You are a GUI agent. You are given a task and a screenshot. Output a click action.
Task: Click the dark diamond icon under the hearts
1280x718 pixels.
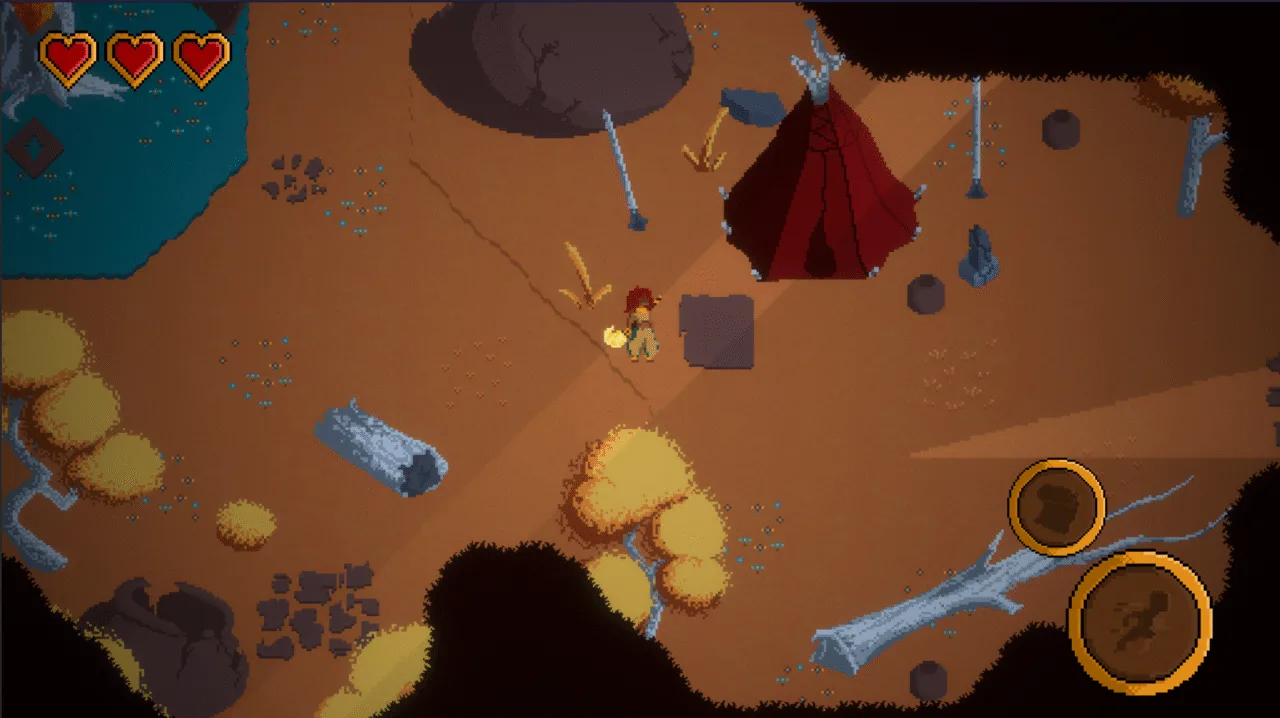coord(36,148)
